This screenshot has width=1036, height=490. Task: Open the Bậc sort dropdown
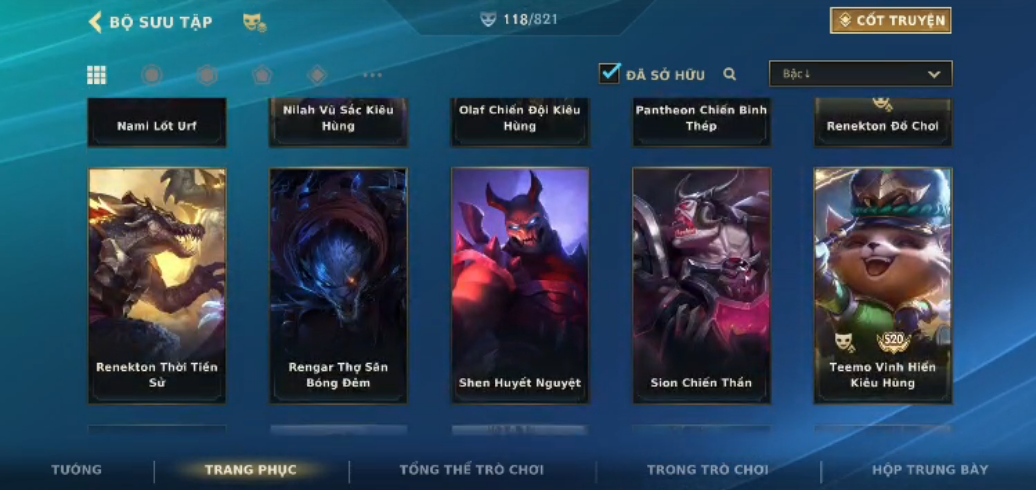click(x=860, y=74)
